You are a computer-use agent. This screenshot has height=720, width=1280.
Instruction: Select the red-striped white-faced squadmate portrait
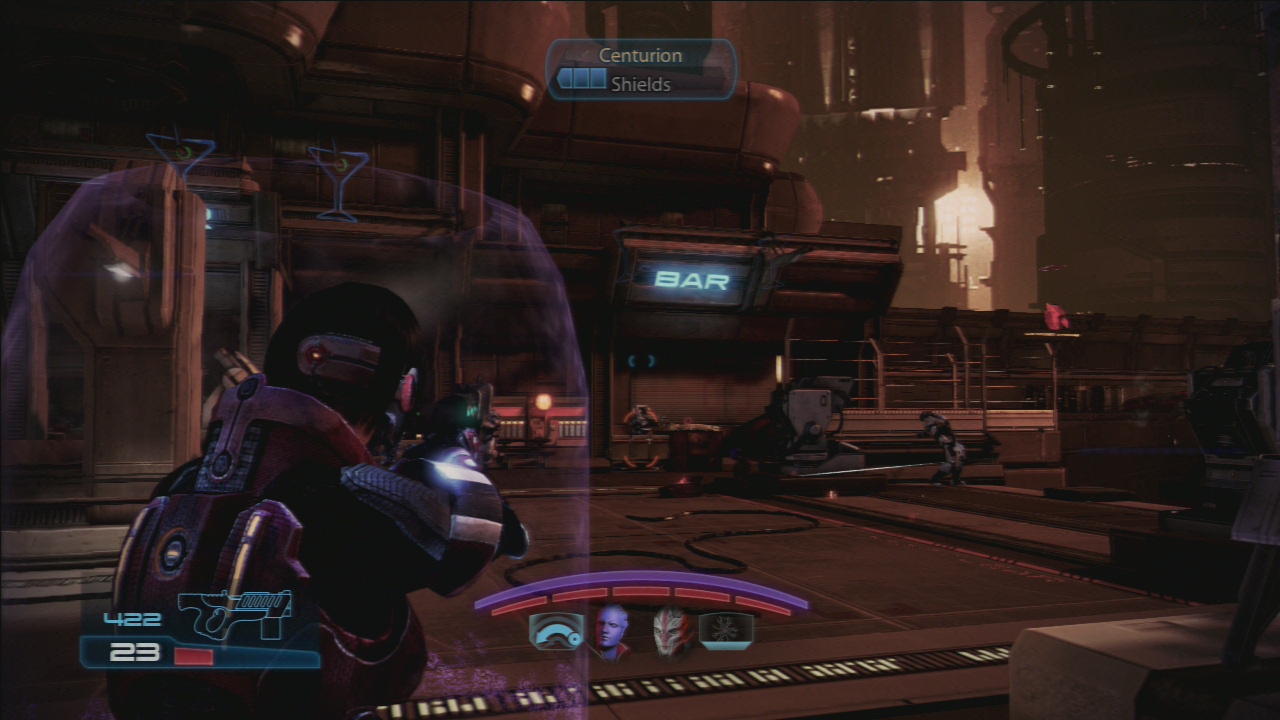[x=672, y=632]
